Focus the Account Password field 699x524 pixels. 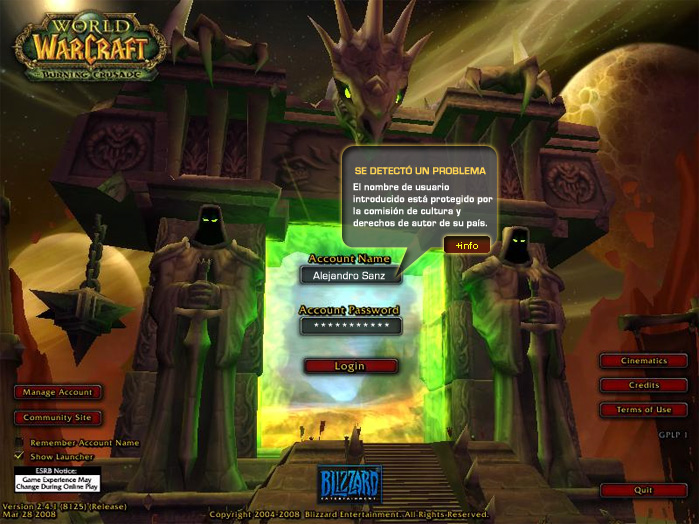pyautogui.click(x=350, y=326)
